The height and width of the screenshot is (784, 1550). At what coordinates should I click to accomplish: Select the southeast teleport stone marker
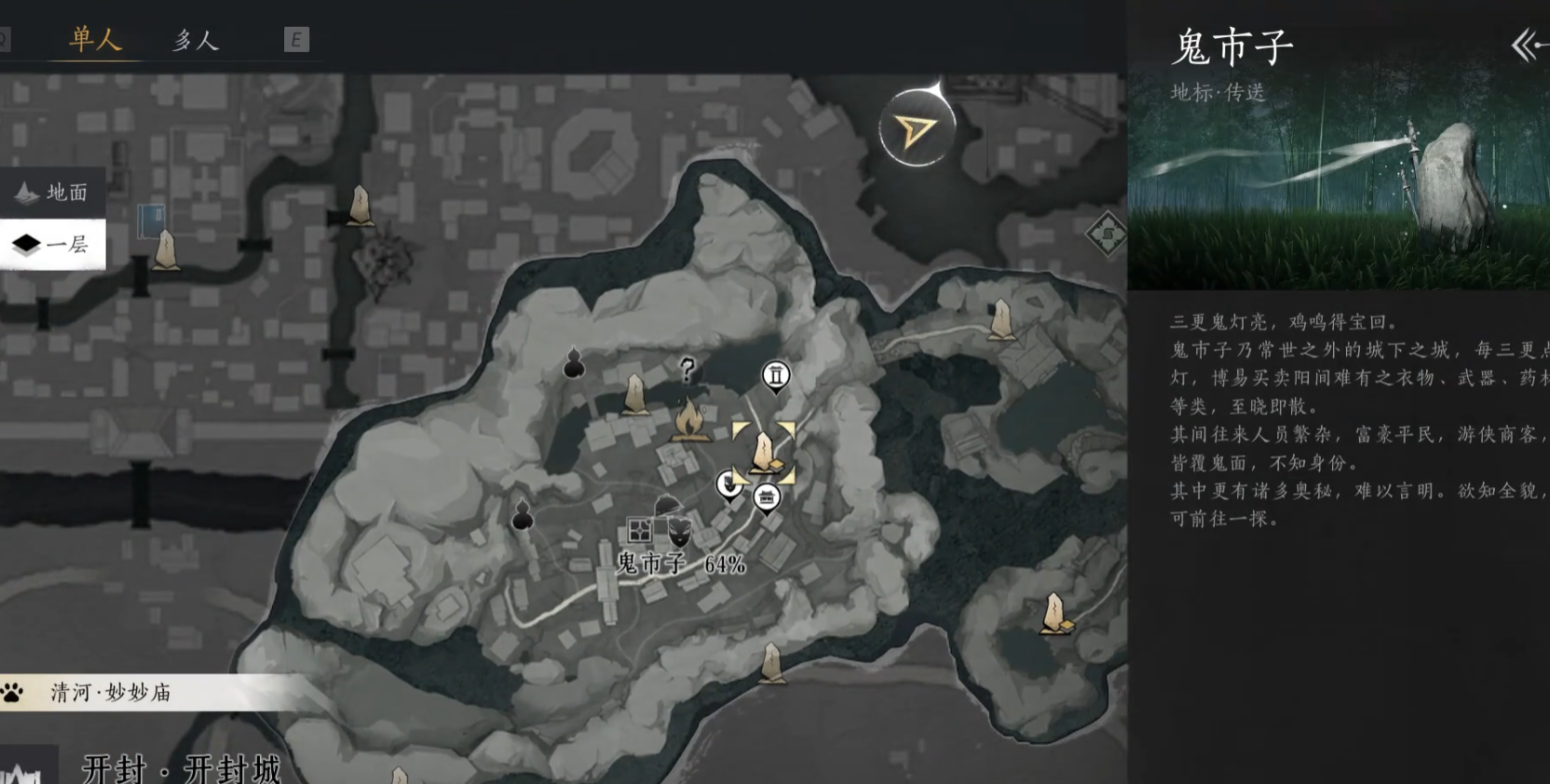coord(1055,615)
